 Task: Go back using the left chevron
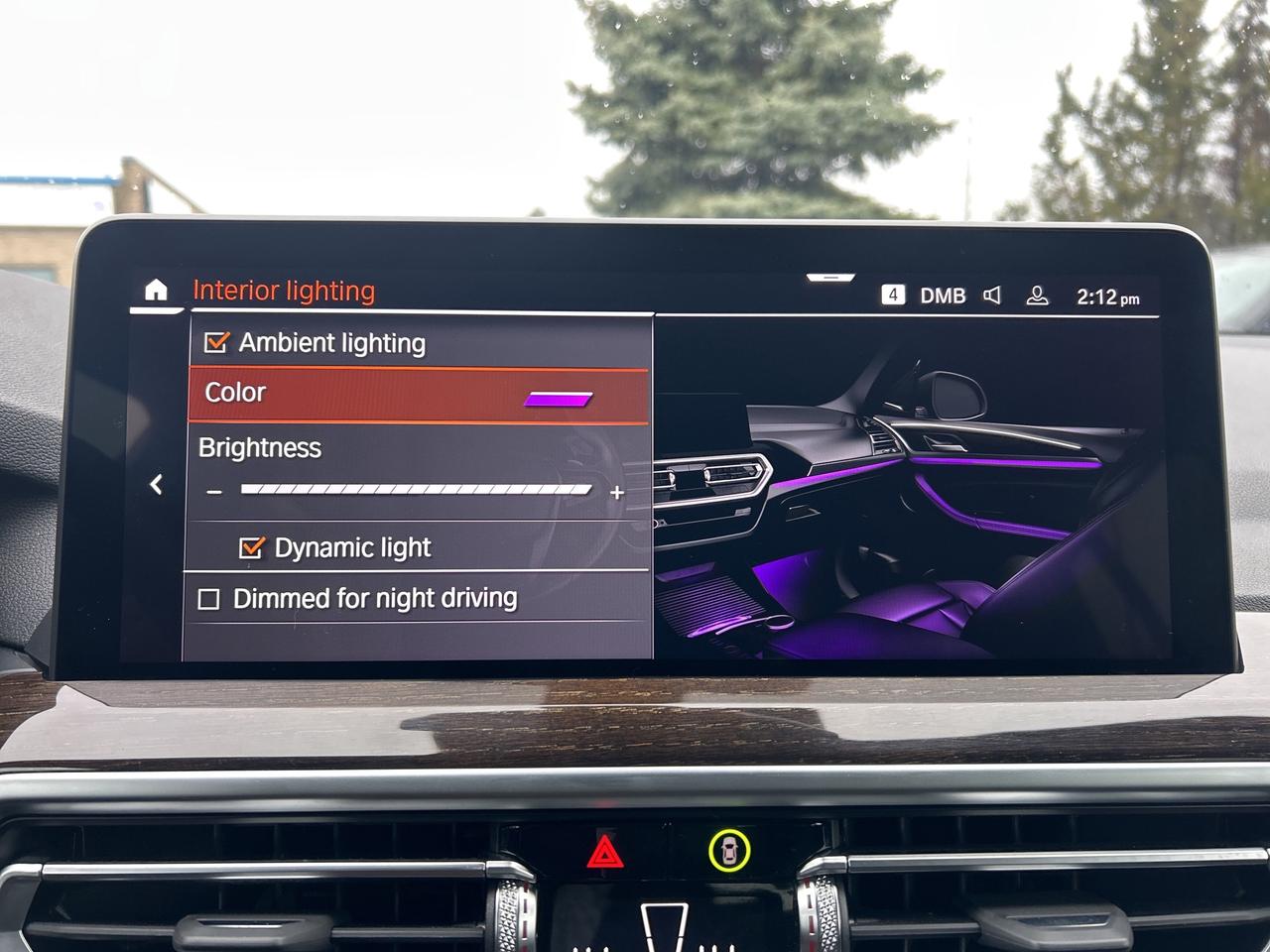[x=156, y=484]
